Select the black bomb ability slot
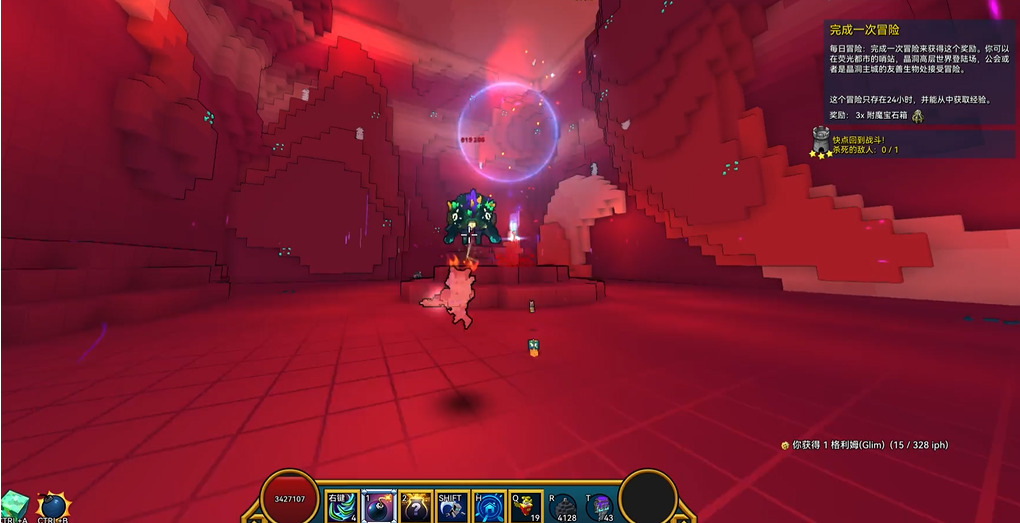Screen dimensions: 1020x523 (379, 507)
